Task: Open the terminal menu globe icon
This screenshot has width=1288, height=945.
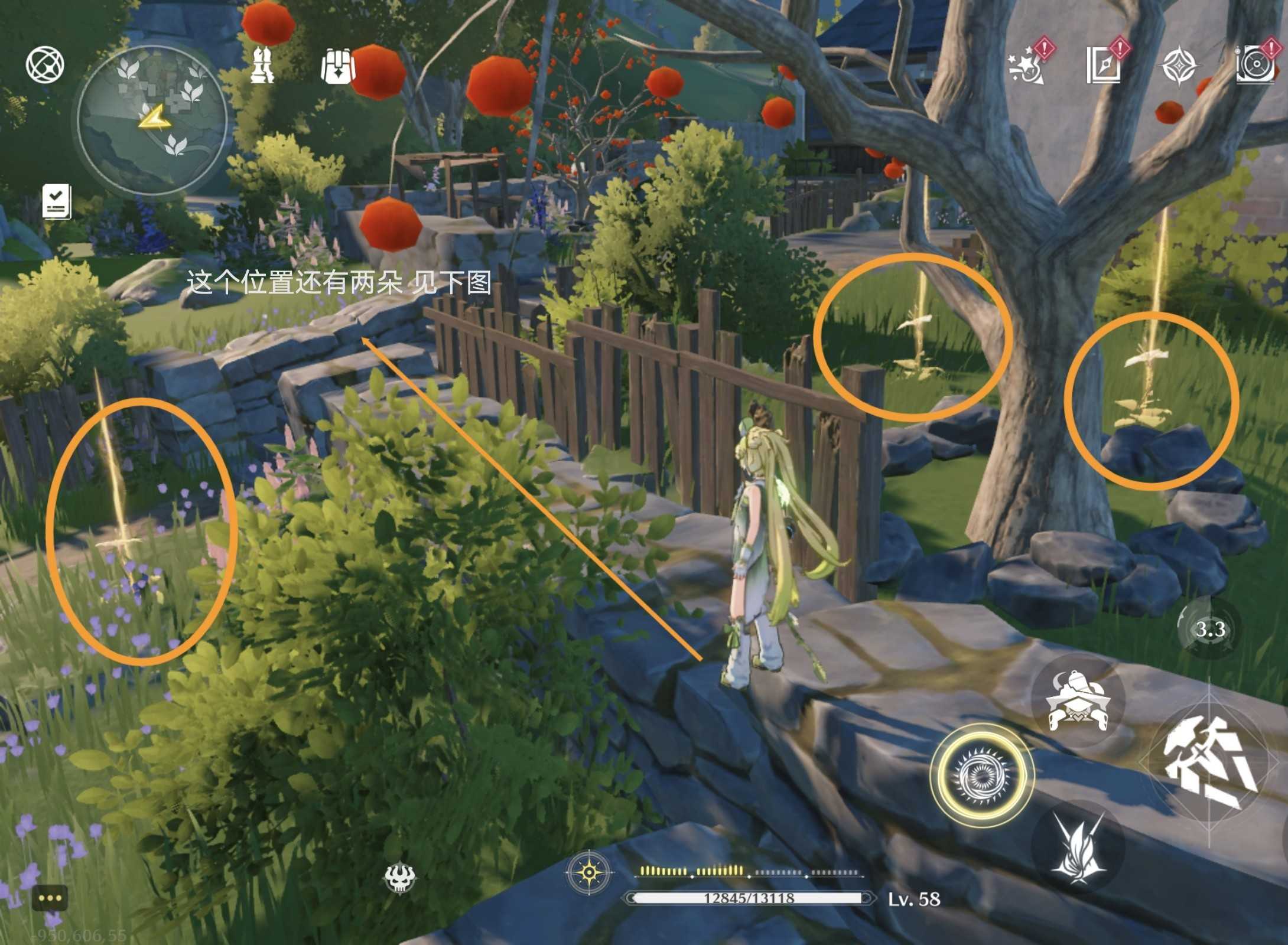Action: pos(45,65)
